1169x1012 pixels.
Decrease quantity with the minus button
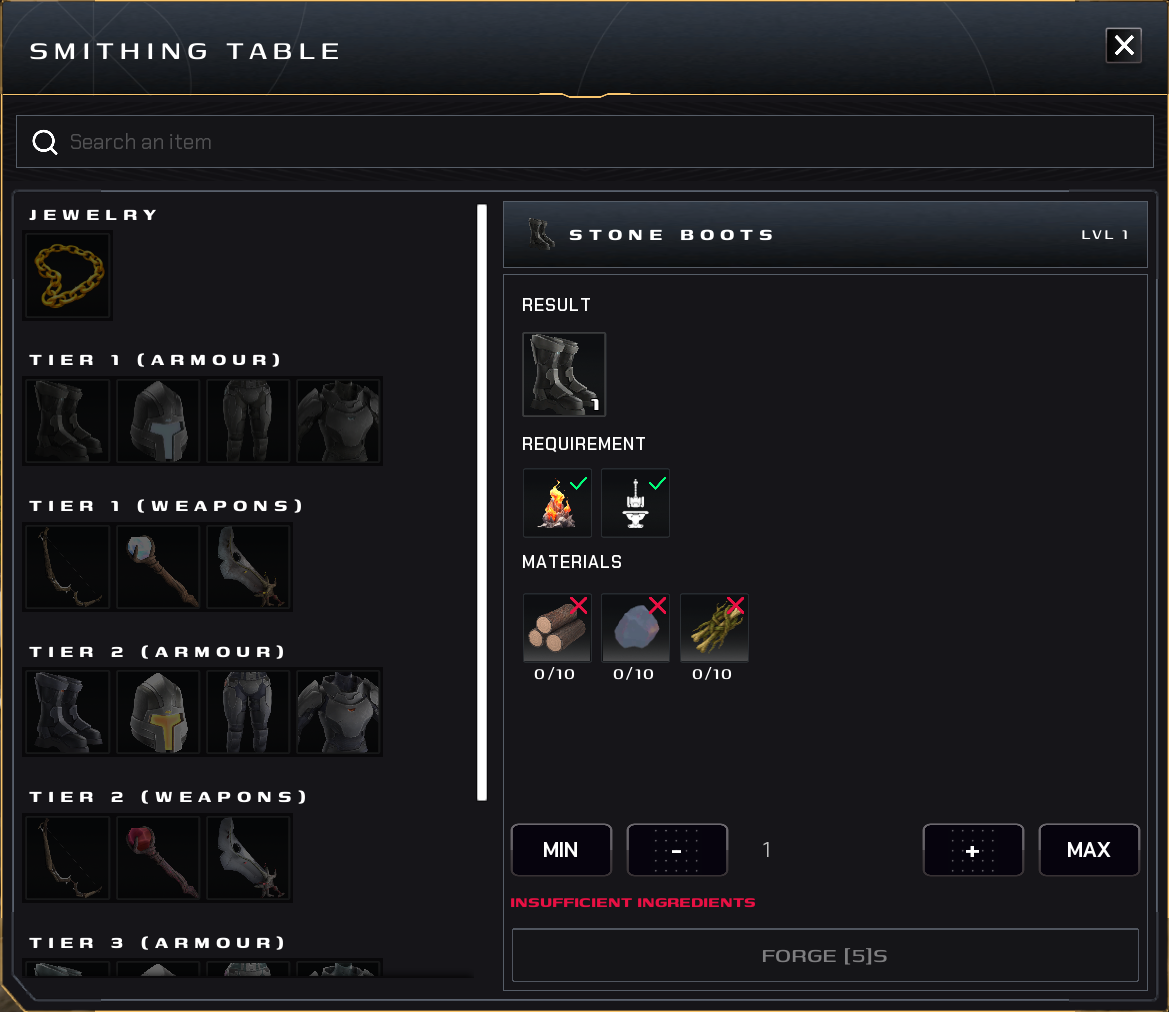[x=677, y=850]
